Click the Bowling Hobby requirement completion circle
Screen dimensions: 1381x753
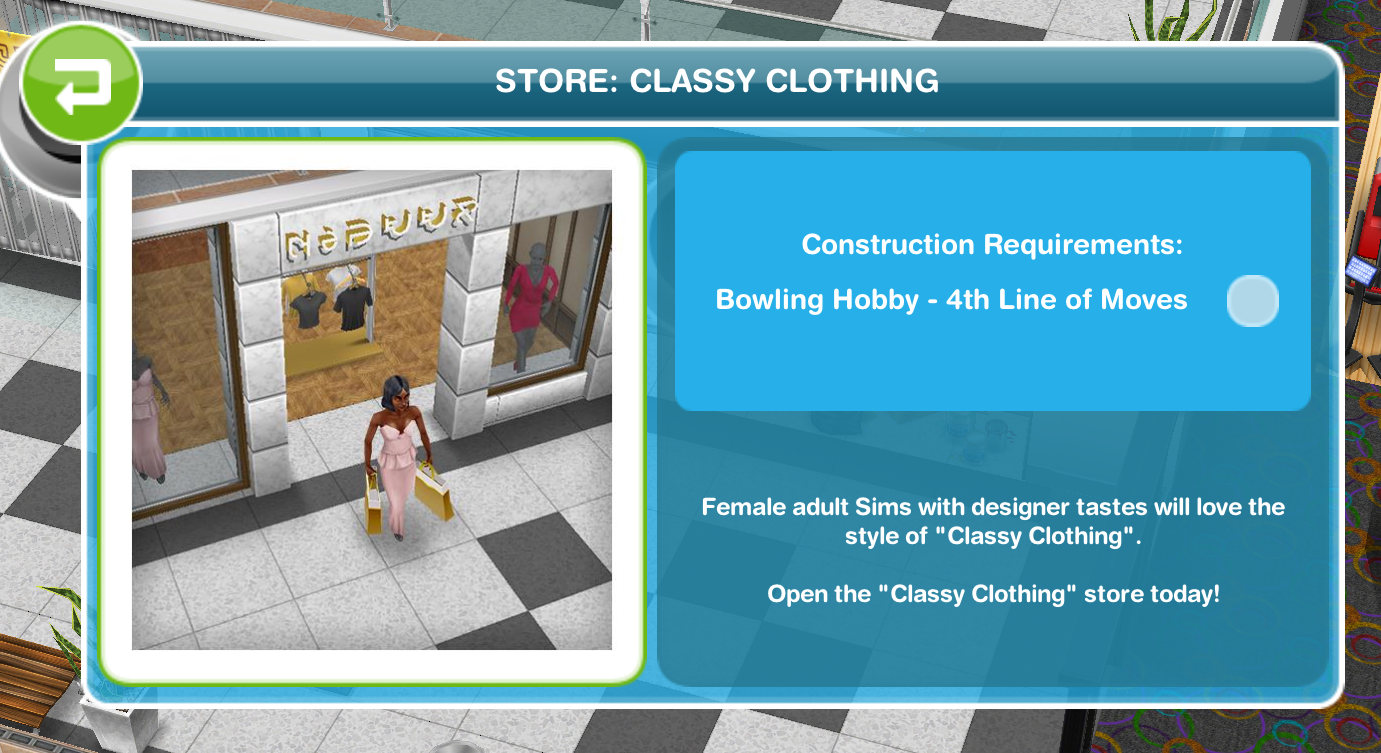click(x=1253, y=300)
